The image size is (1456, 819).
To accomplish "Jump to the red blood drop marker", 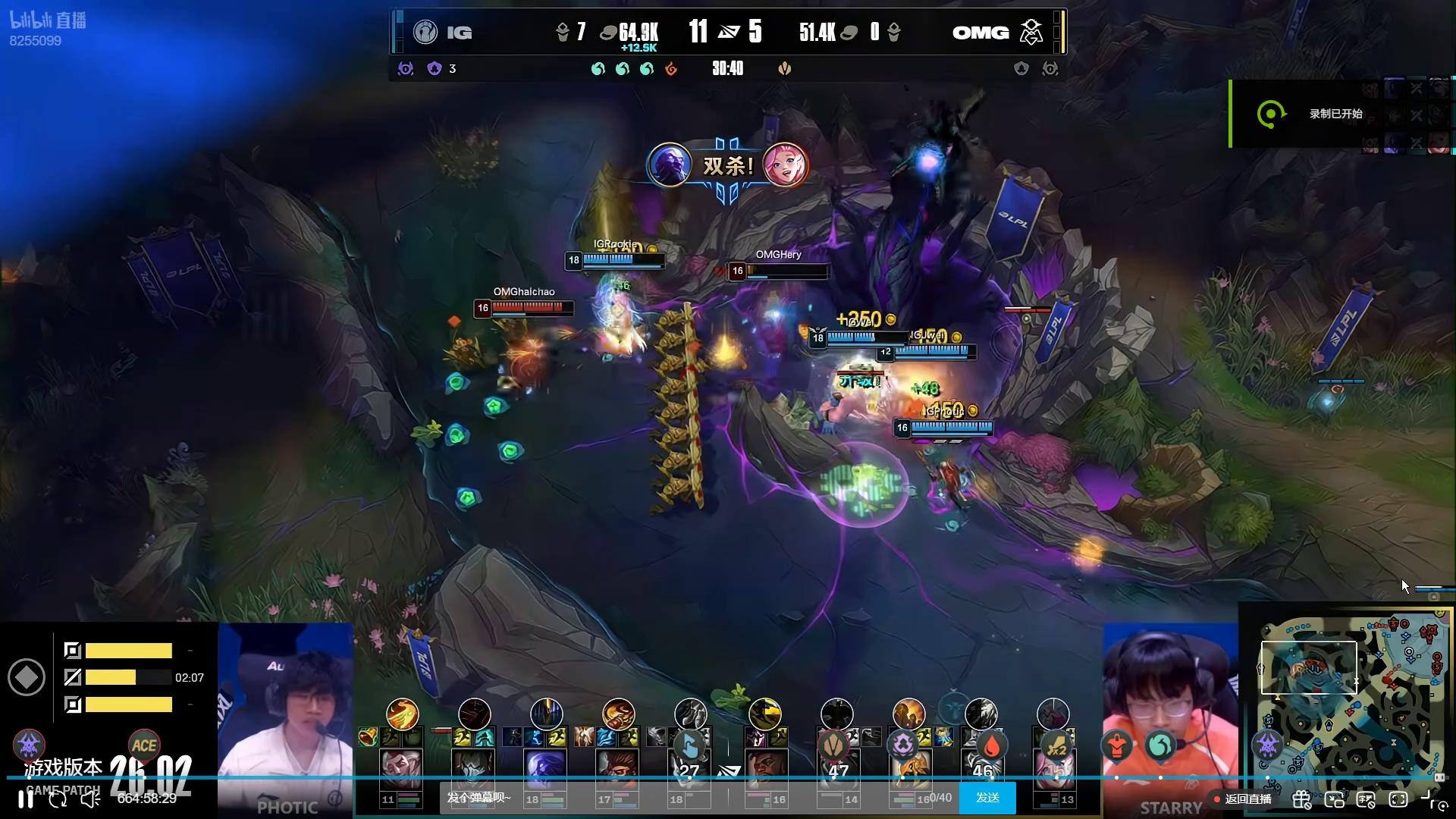I will pyautogui.click(x=991, y=746).
